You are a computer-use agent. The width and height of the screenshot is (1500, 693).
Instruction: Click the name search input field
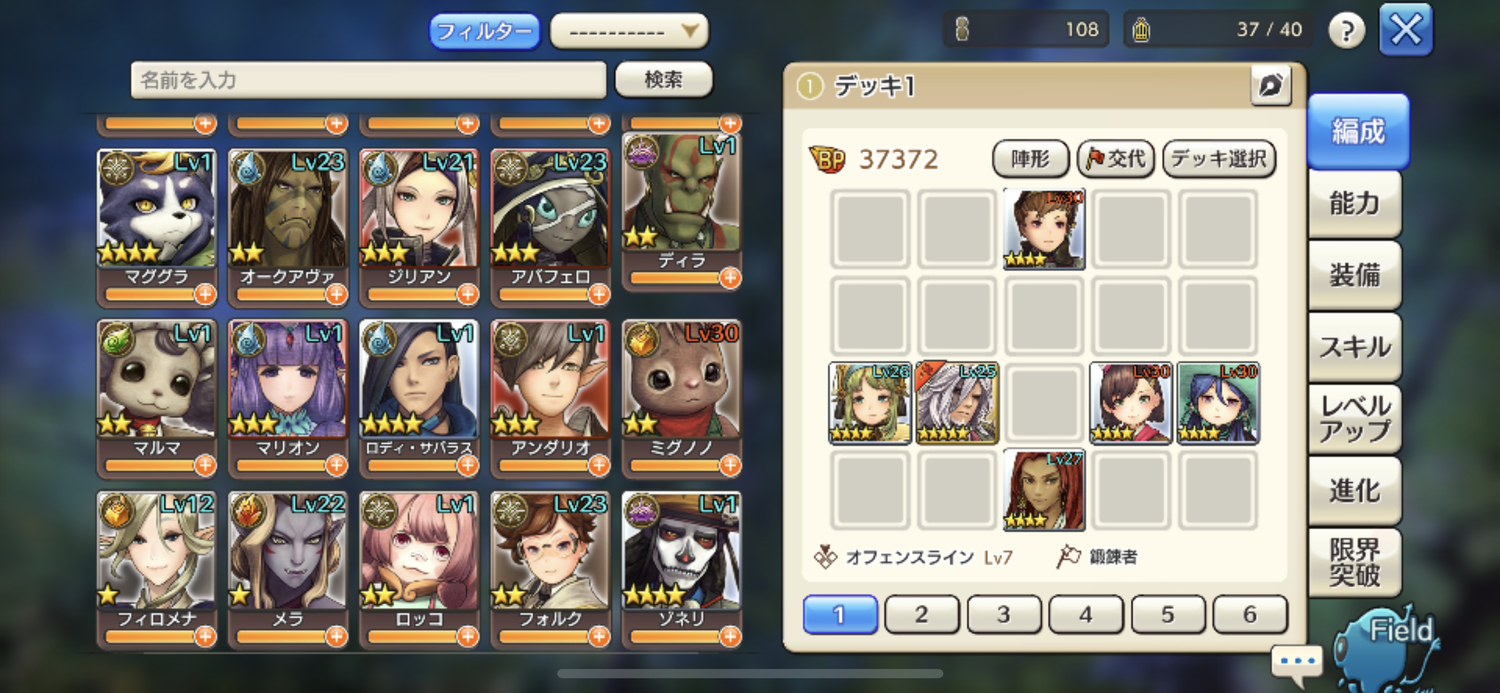pyautogui.click(x=368, y=80)
